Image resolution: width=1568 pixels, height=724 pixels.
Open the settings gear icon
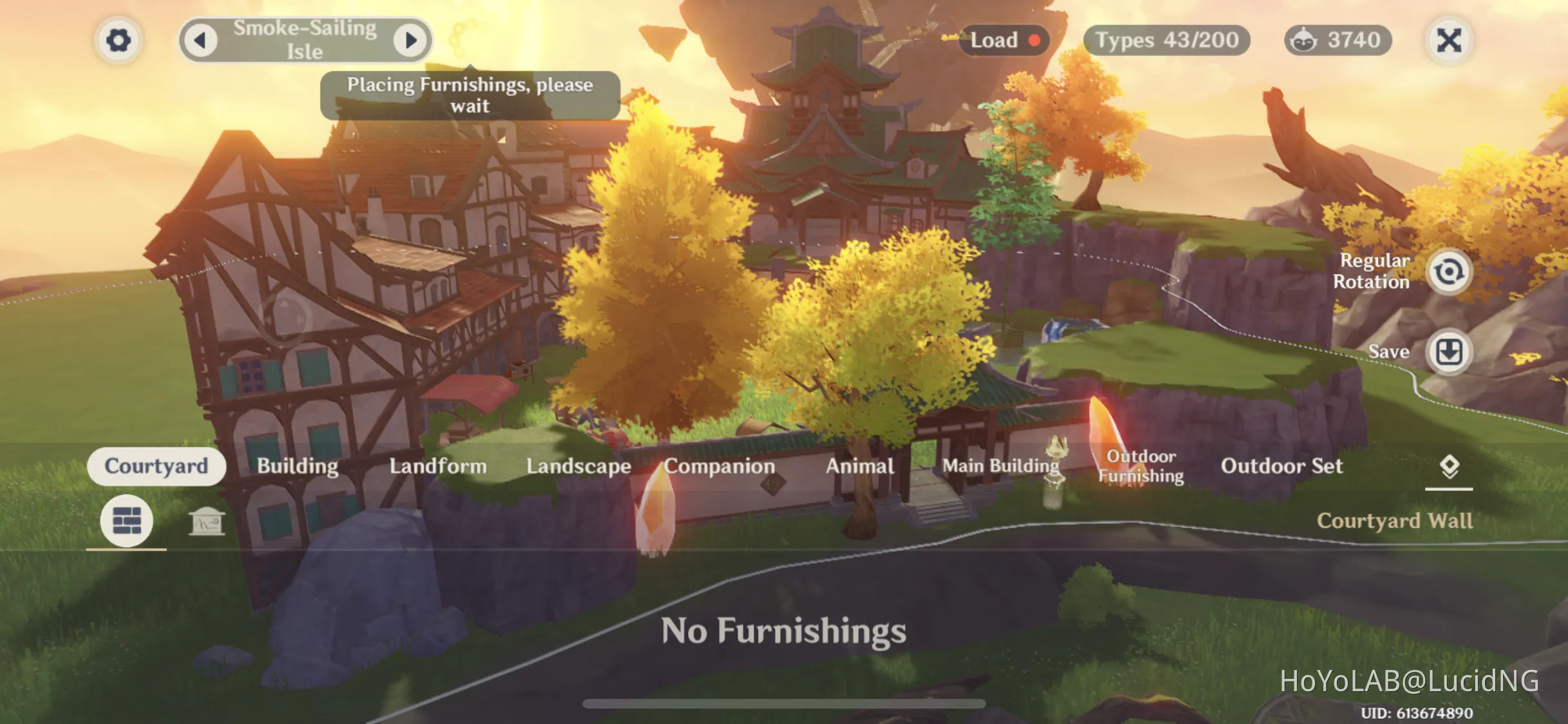pyautogui.click(x=118, y=40)
